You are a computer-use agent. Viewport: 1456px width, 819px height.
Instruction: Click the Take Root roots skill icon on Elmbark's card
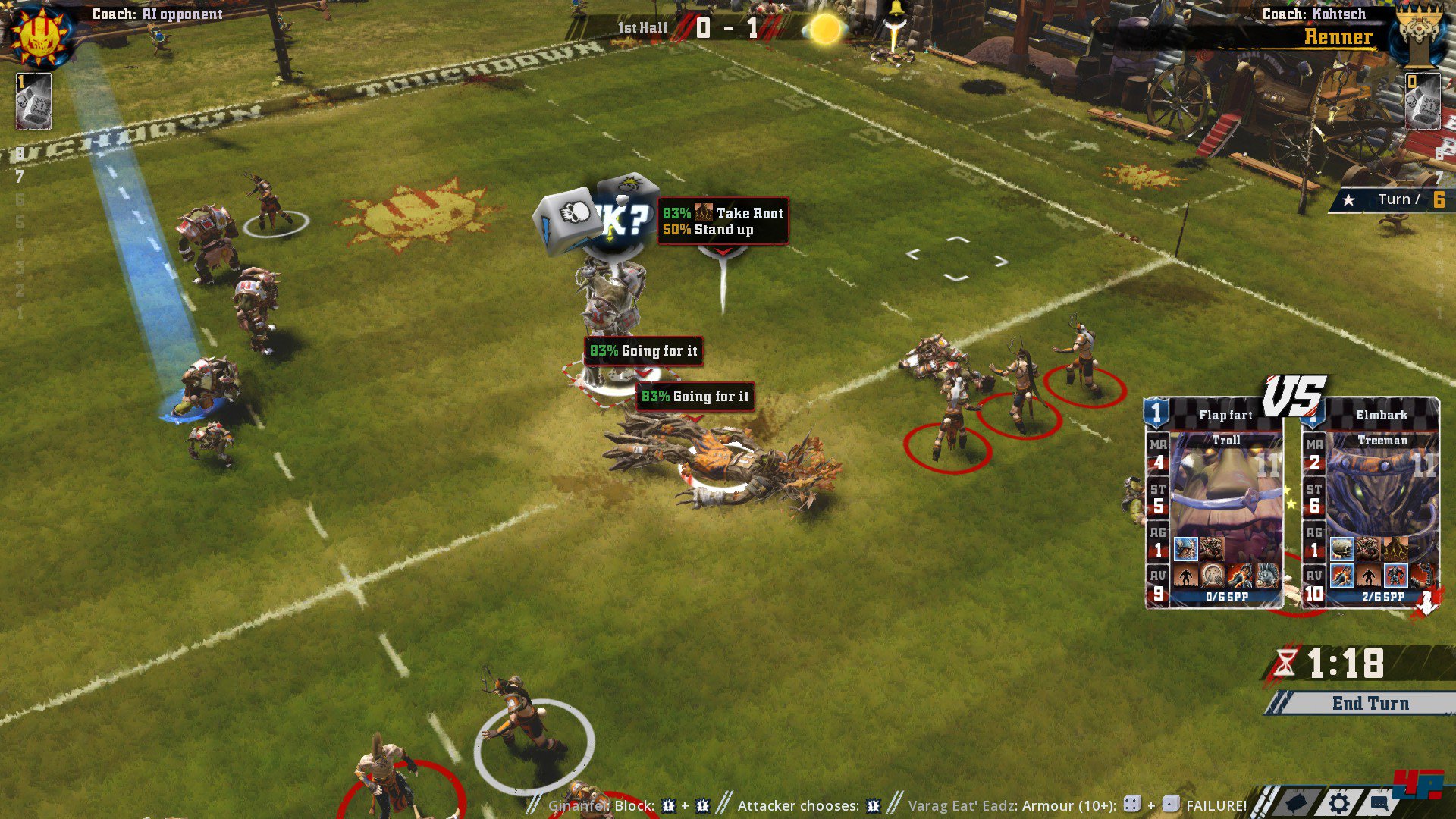1395,548
